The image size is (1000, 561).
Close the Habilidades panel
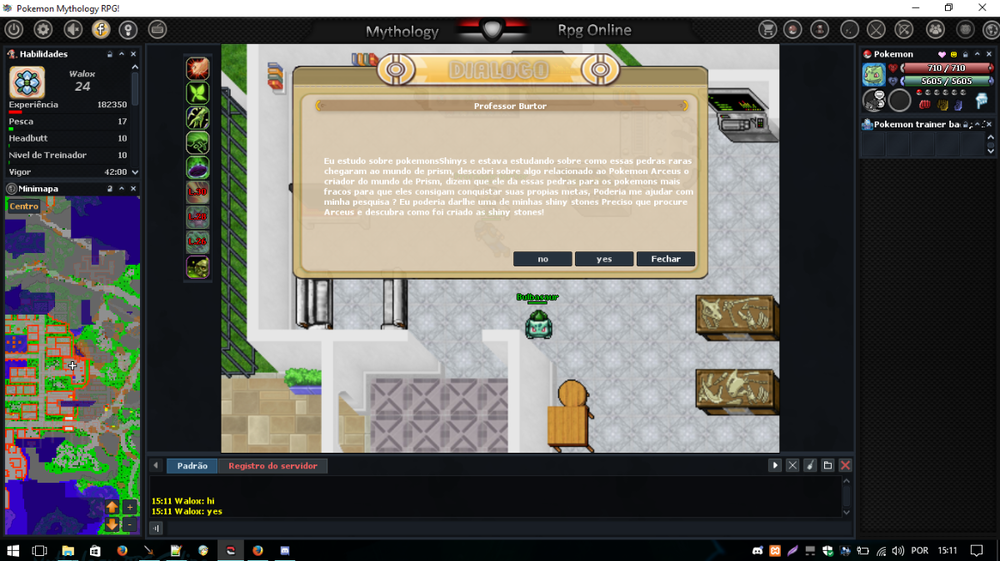[x=134, y=54]
